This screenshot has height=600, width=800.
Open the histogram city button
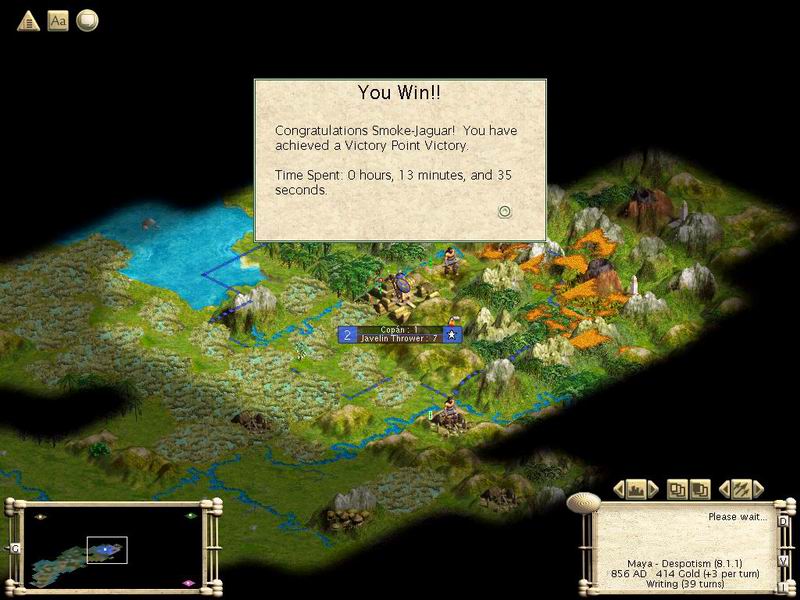(636, 489)
